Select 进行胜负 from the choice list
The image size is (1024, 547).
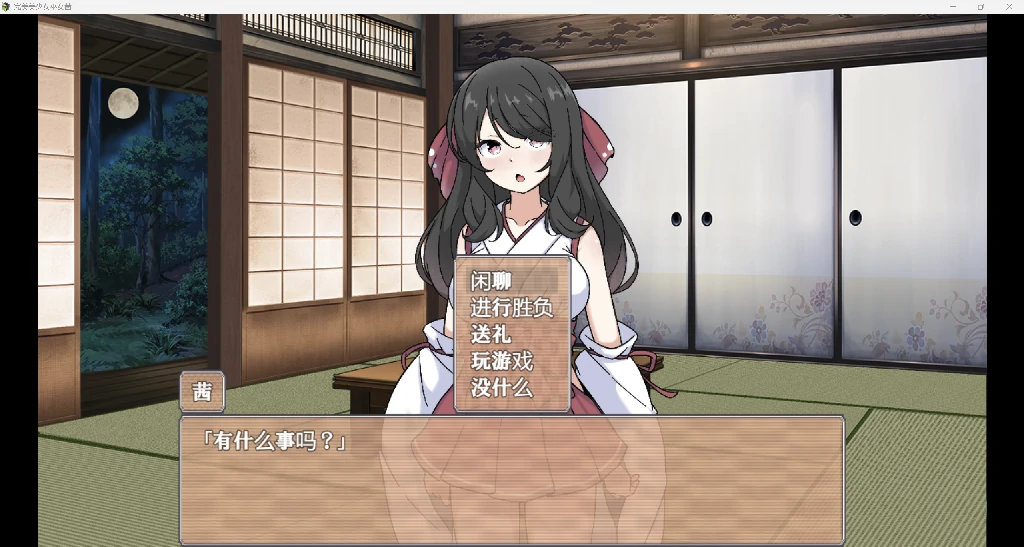(x=511, y=308)
